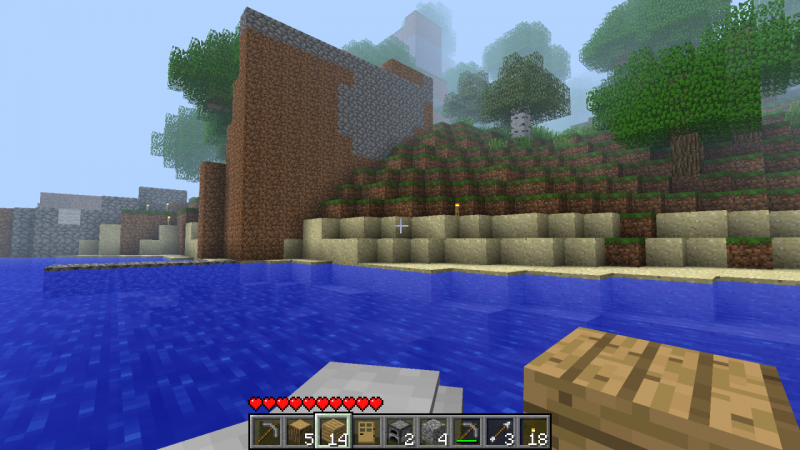Choose the pickaxe with the green durability bar
The image size is (800, 450).
(x=466, y=431)
